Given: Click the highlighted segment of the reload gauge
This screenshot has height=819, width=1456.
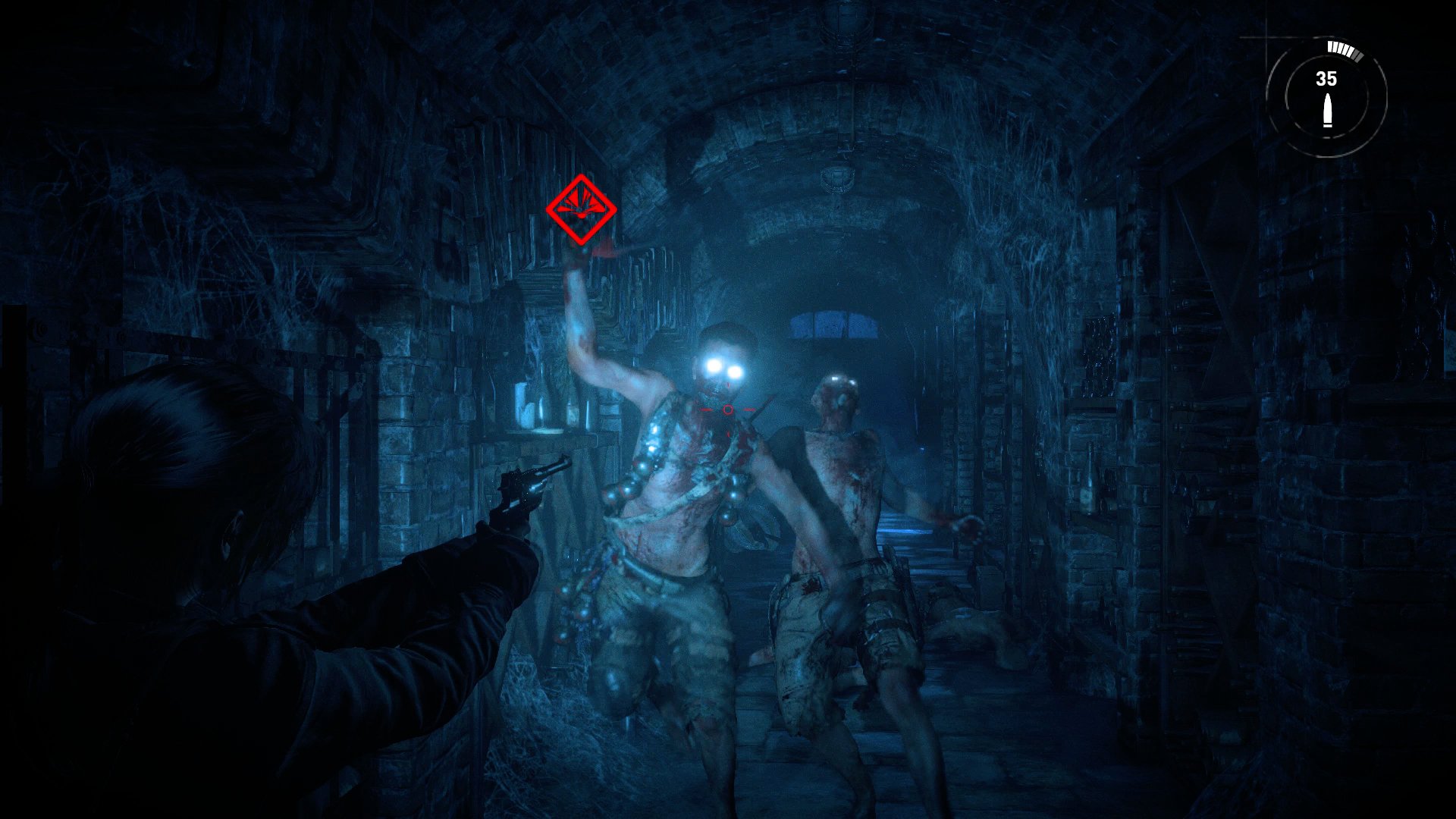Looking at the screenshot, I should pos(1335,46).
